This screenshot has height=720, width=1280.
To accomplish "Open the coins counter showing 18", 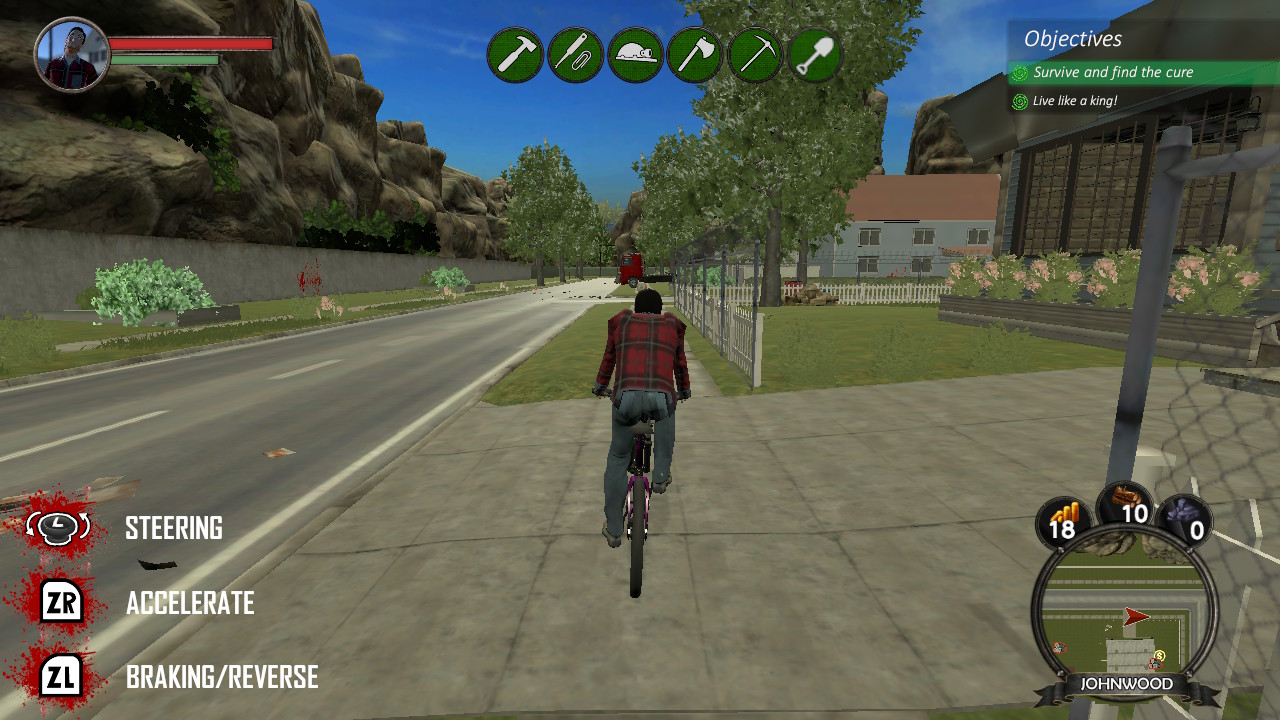I will click(1063, 521).
